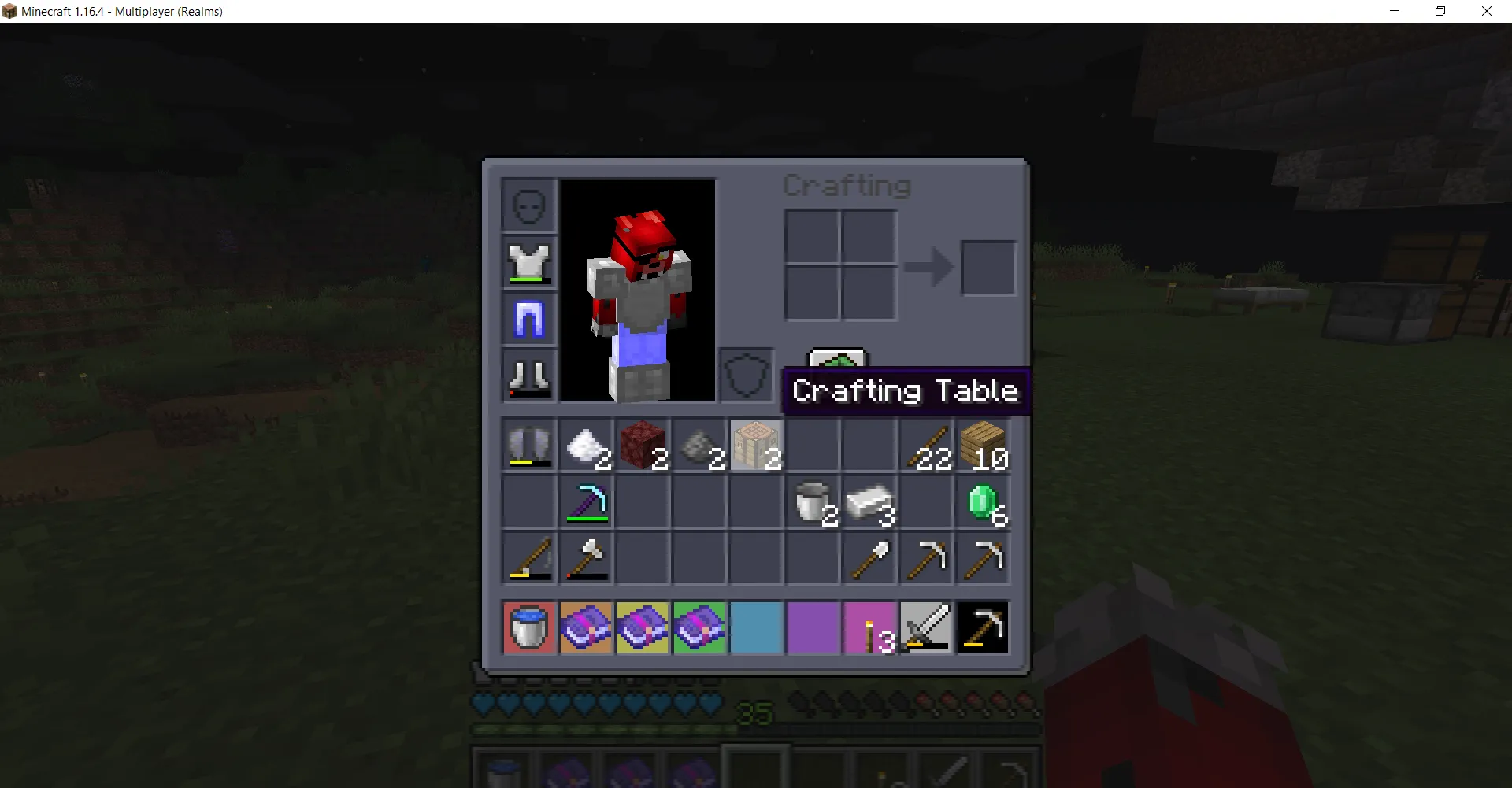Grab the netherrack blocks from inventory
The height and width of the screenshot is (788, 1512).
point(643,446)
